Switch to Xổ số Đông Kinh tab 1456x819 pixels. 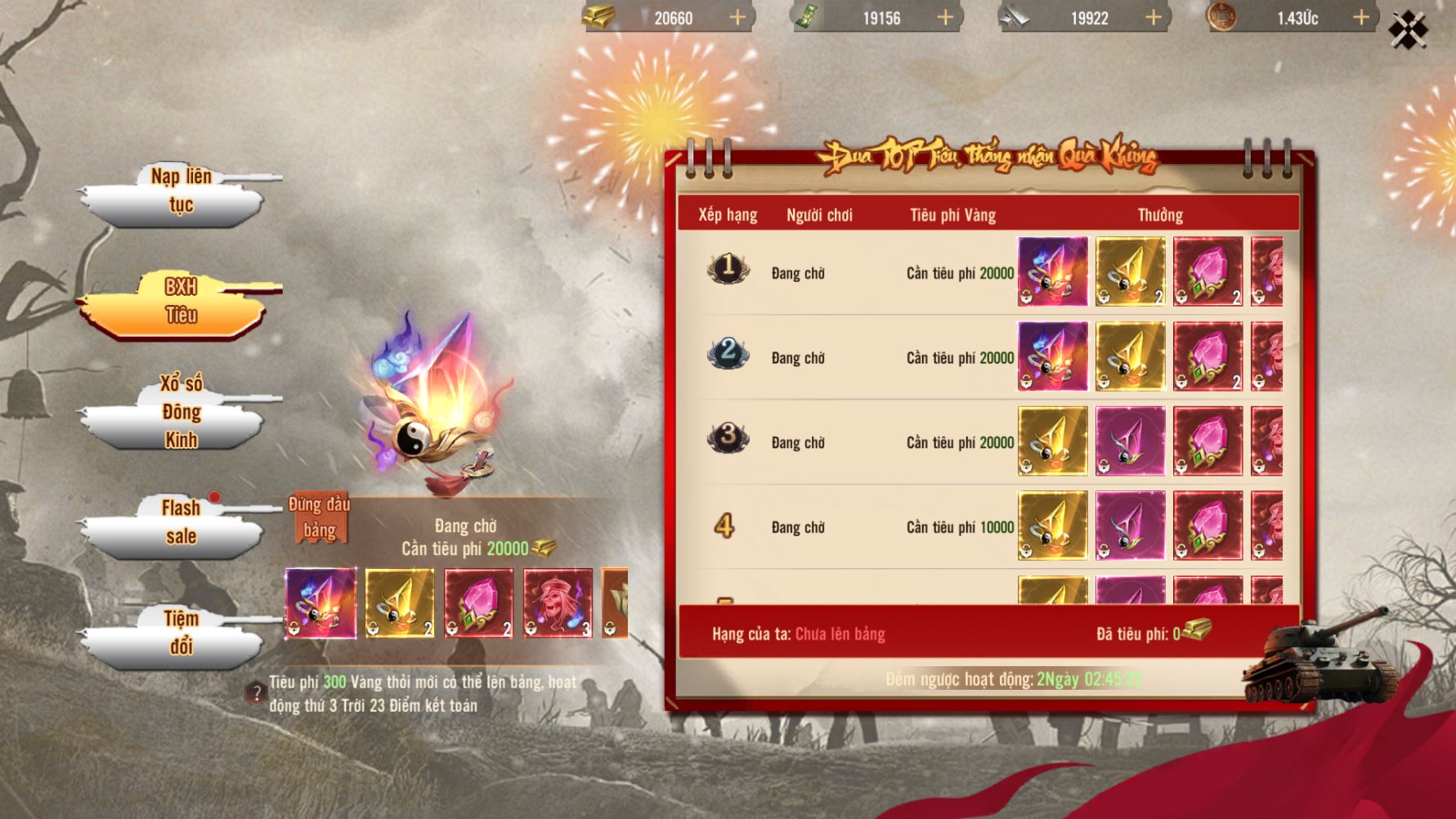tap(181, 412)
